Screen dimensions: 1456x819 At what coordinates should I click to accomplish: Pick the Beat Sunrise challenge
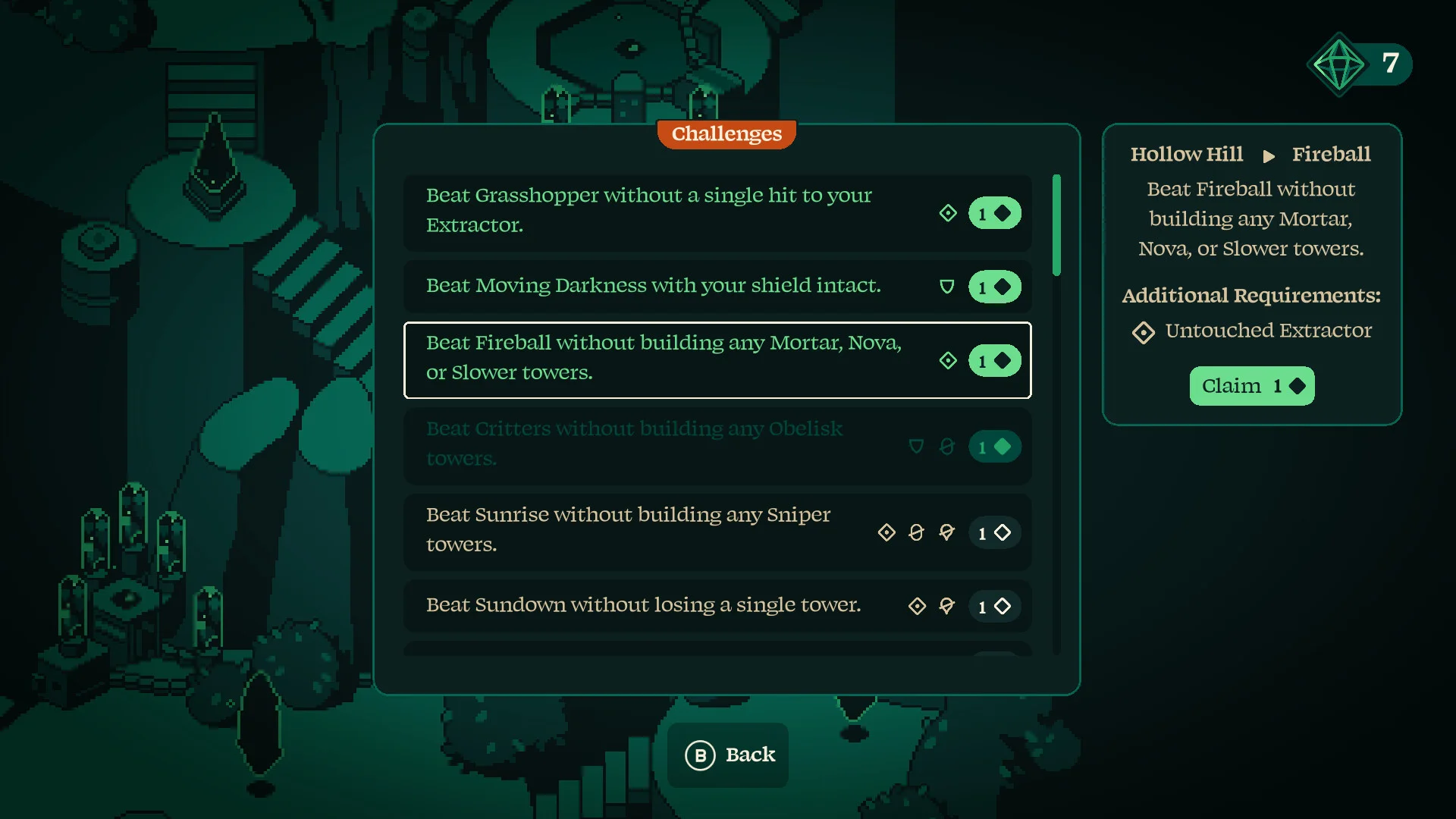coord(717,531)
